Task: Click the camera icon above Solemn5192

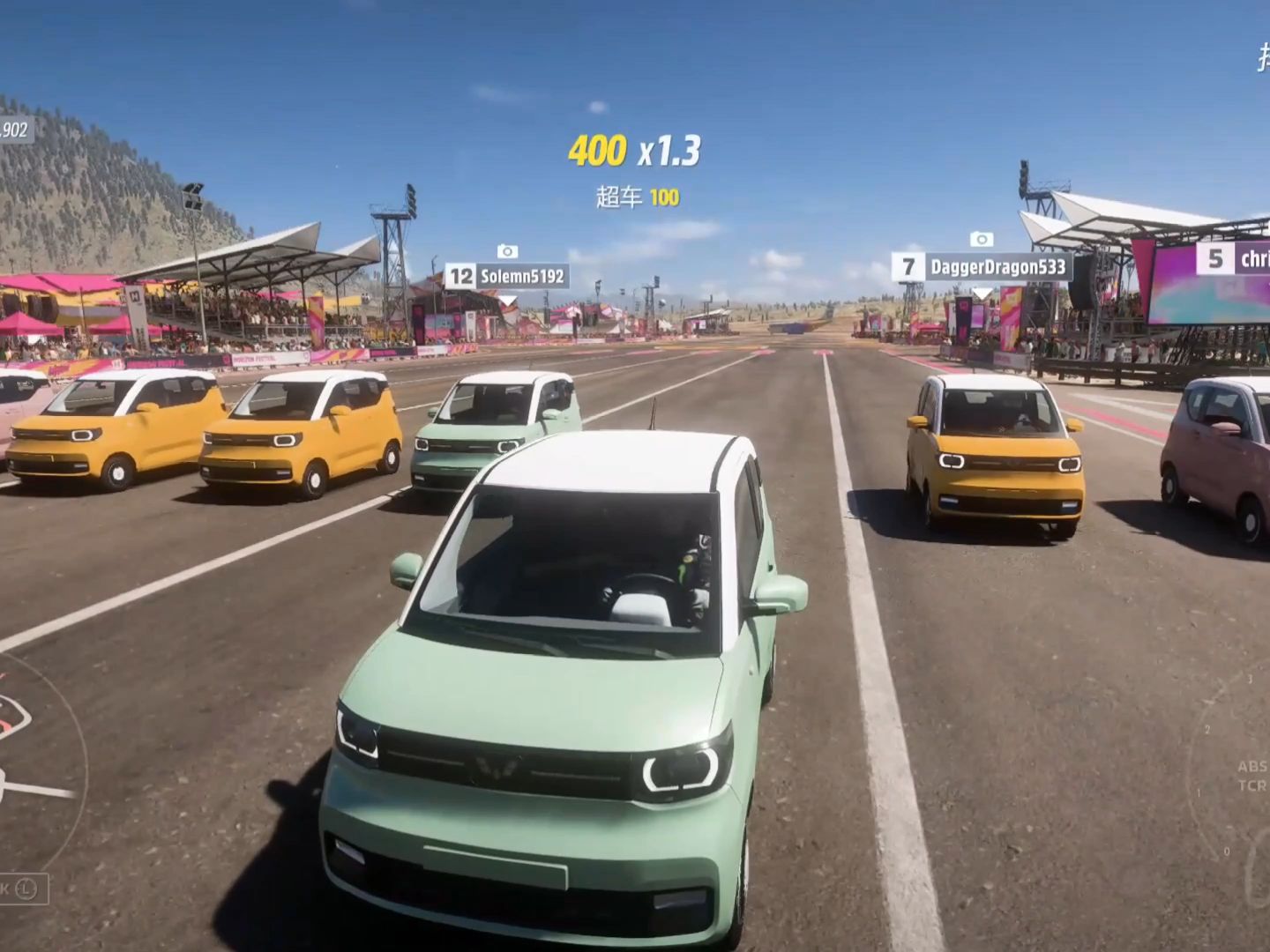Action: 507,251
